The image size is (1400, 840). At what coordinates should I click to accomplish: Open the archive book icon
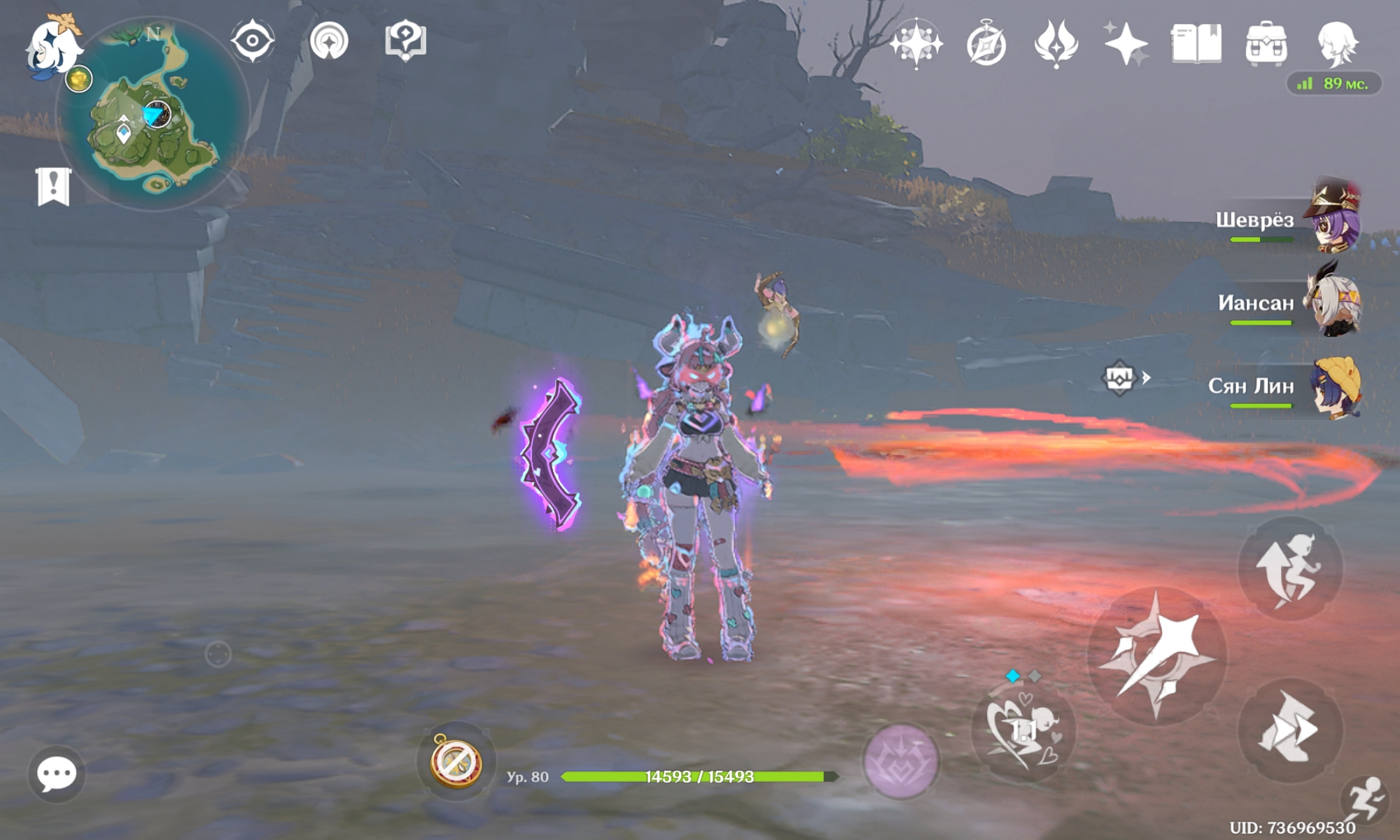1196,43
